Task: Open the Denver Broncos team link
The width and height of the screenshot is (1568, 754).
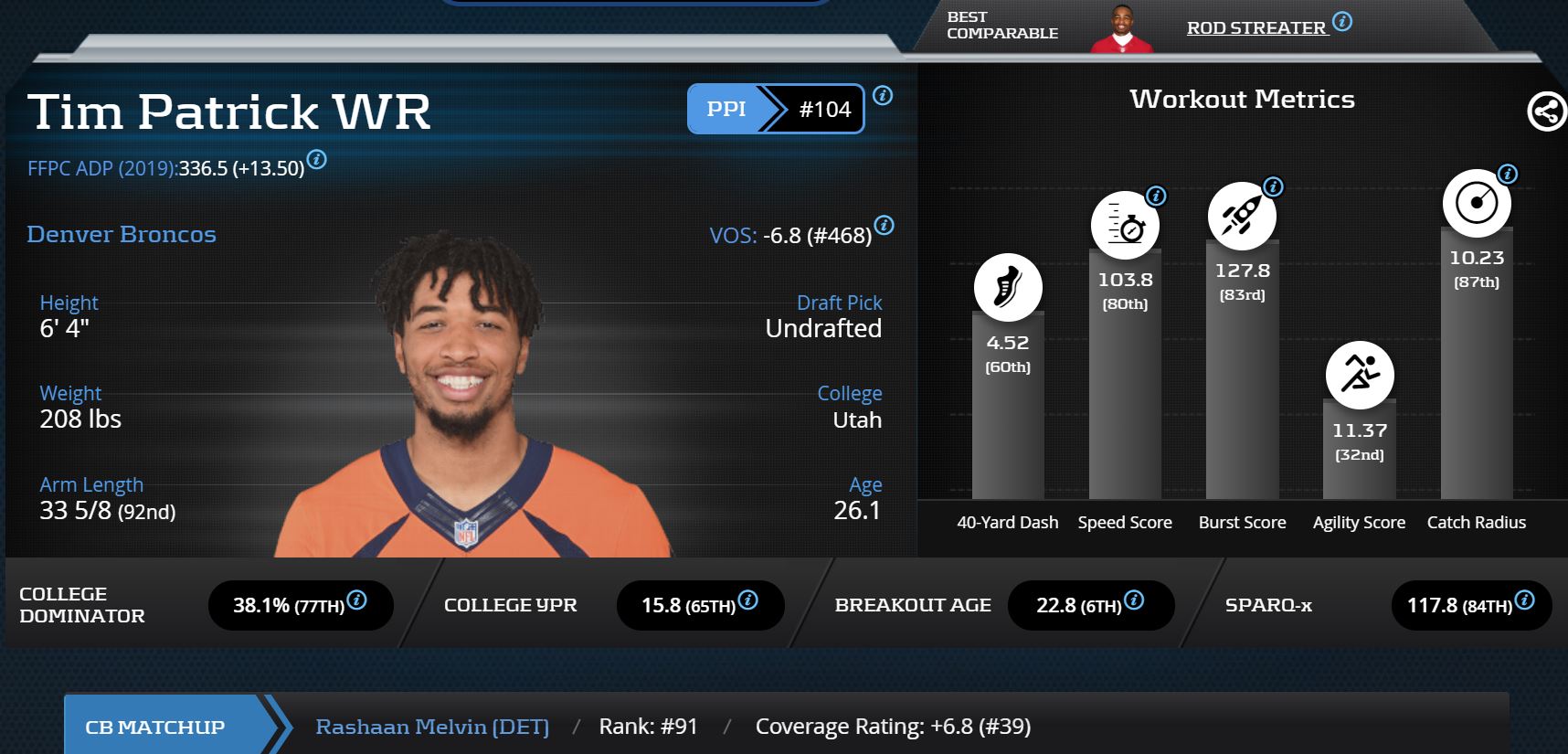Action: 122,235
